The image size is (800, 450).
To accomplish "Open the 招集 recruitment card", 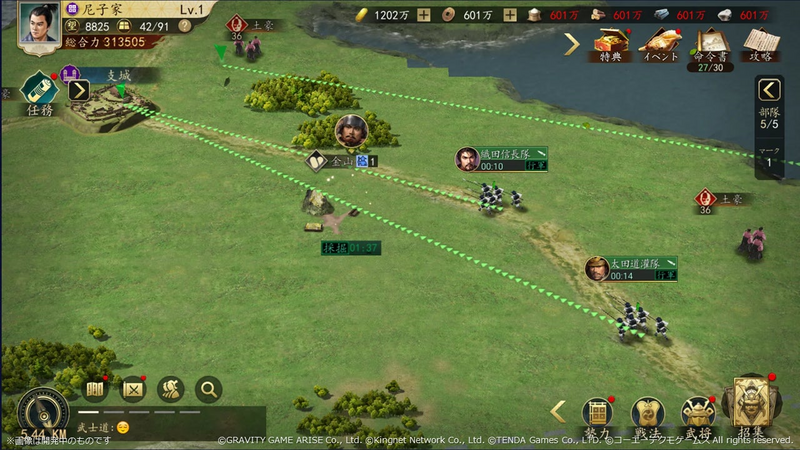I will (x=756, y=408).
